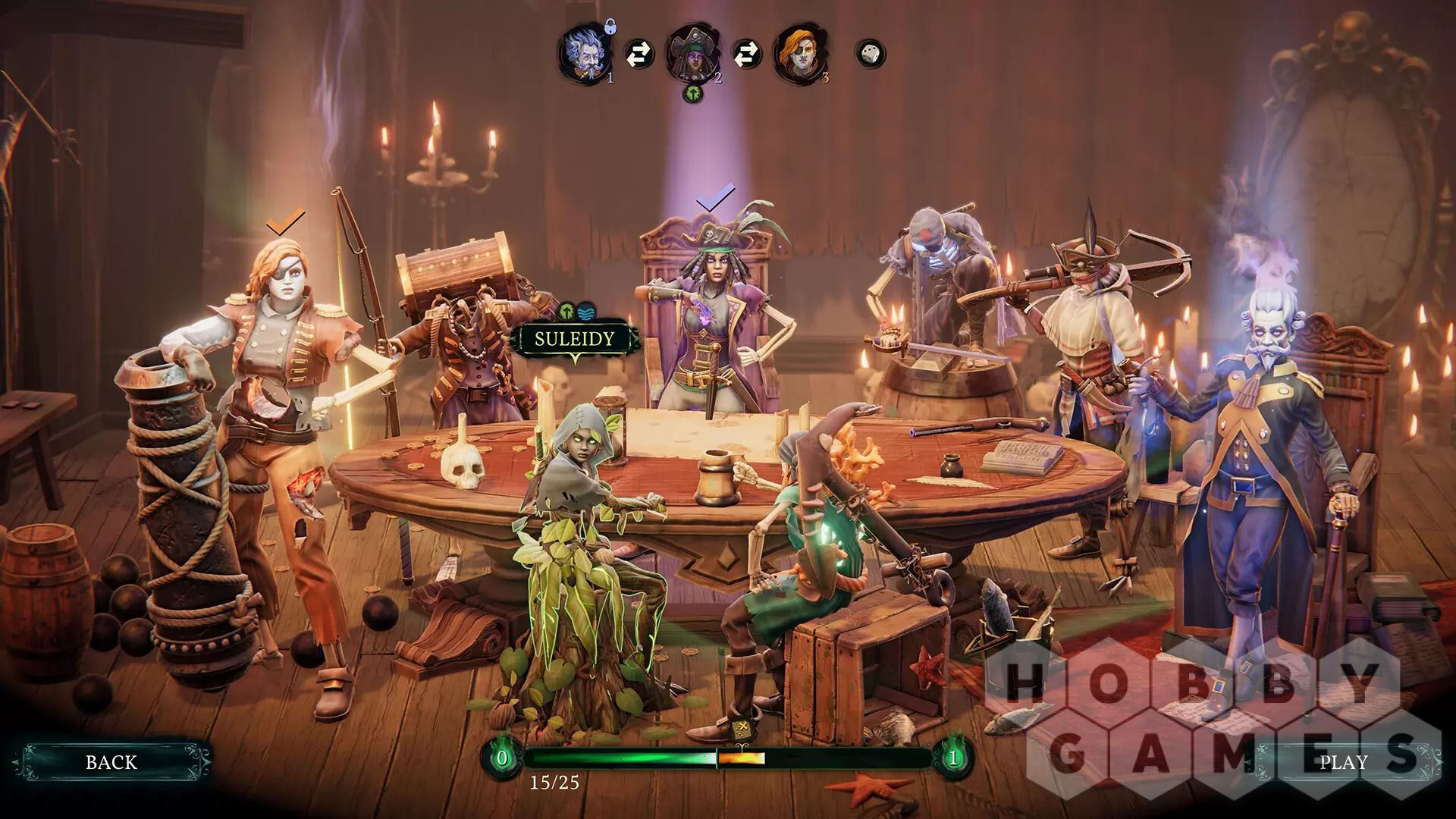This screenshot has height=819, width=1456.
Task: Choose the pirate-hat woman's portrait in slot two
Action: pyautogui.click(x=692, y=53)
